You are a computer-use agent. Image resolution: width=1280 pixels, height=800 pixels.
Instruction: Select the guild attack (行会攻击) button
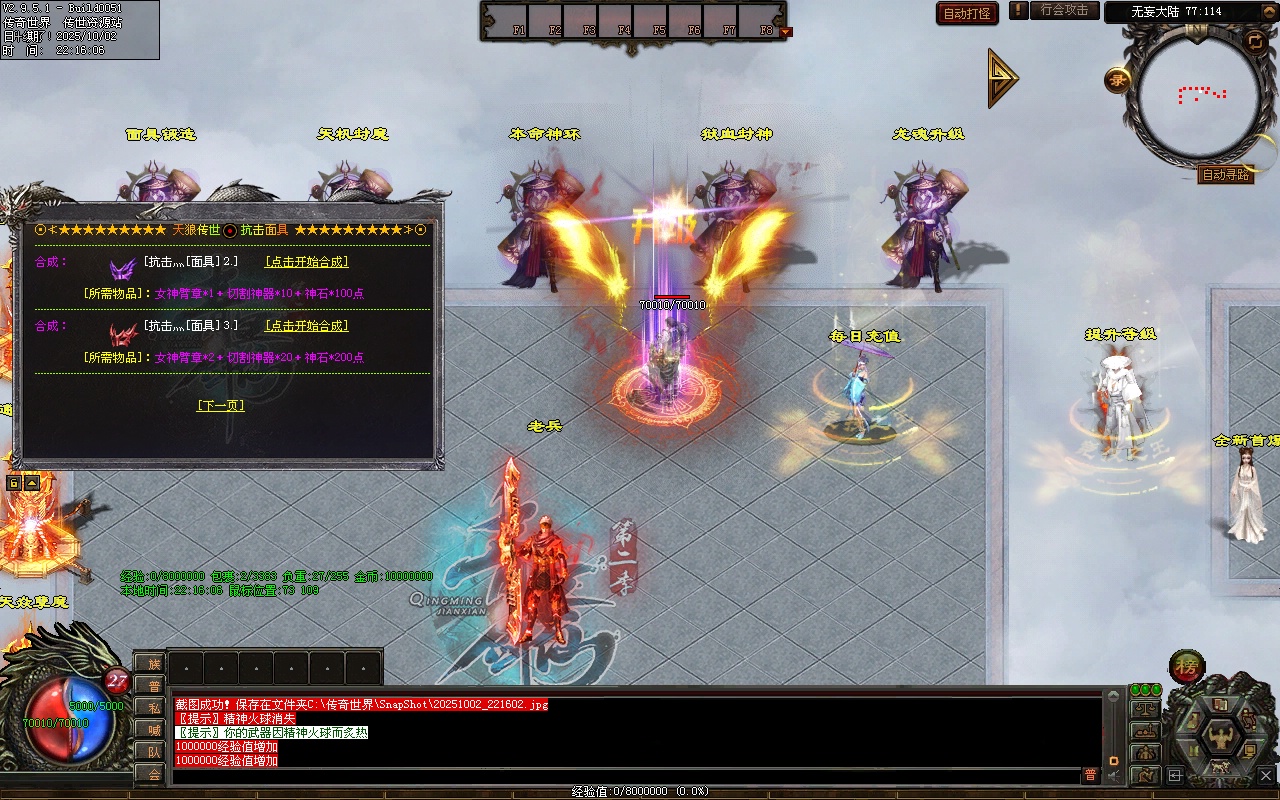[x=1063, y=10]
